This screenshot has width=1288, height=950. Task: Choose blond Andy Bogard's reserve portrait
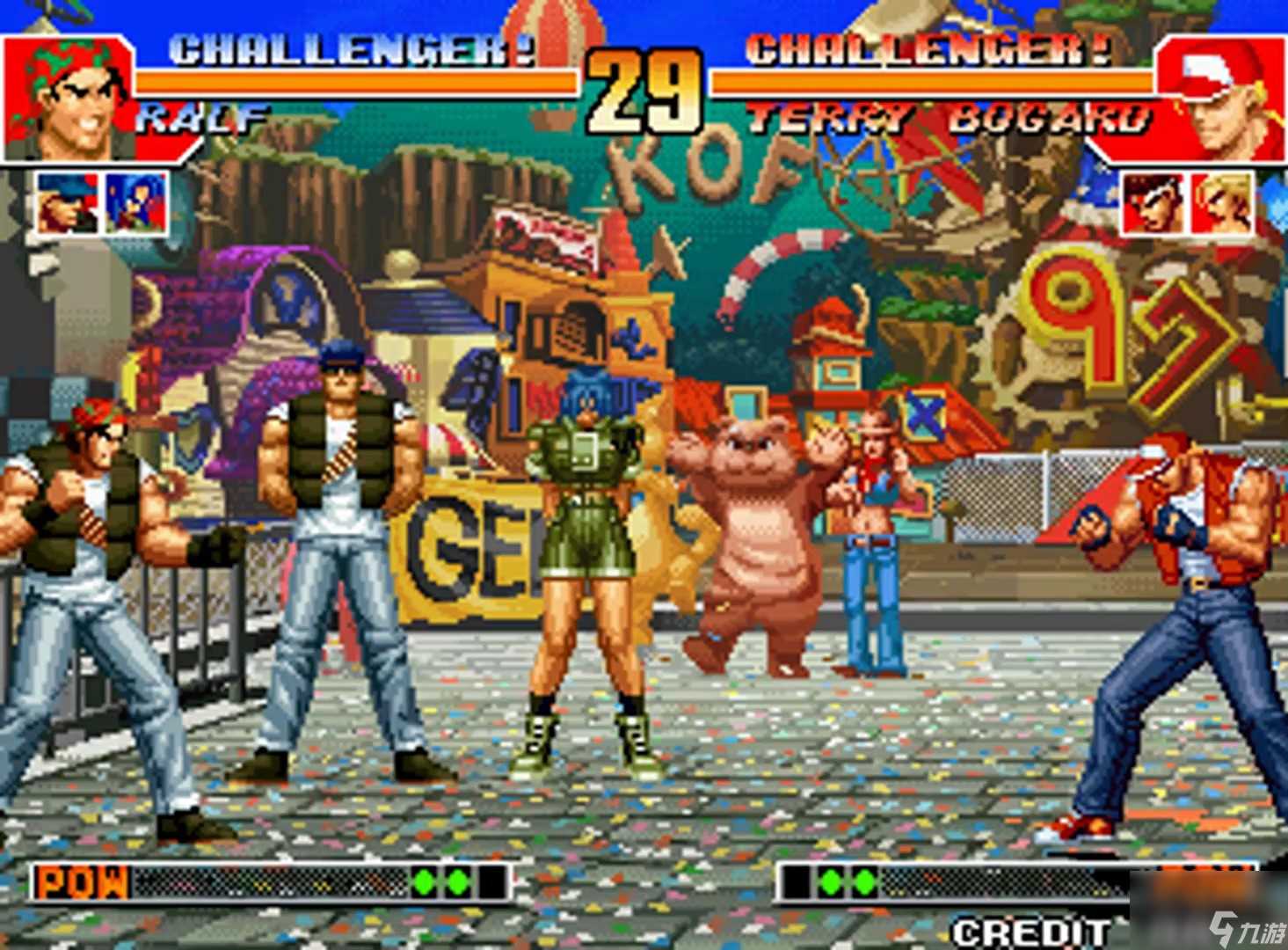pyautogui.click(x=1222, y=204)
